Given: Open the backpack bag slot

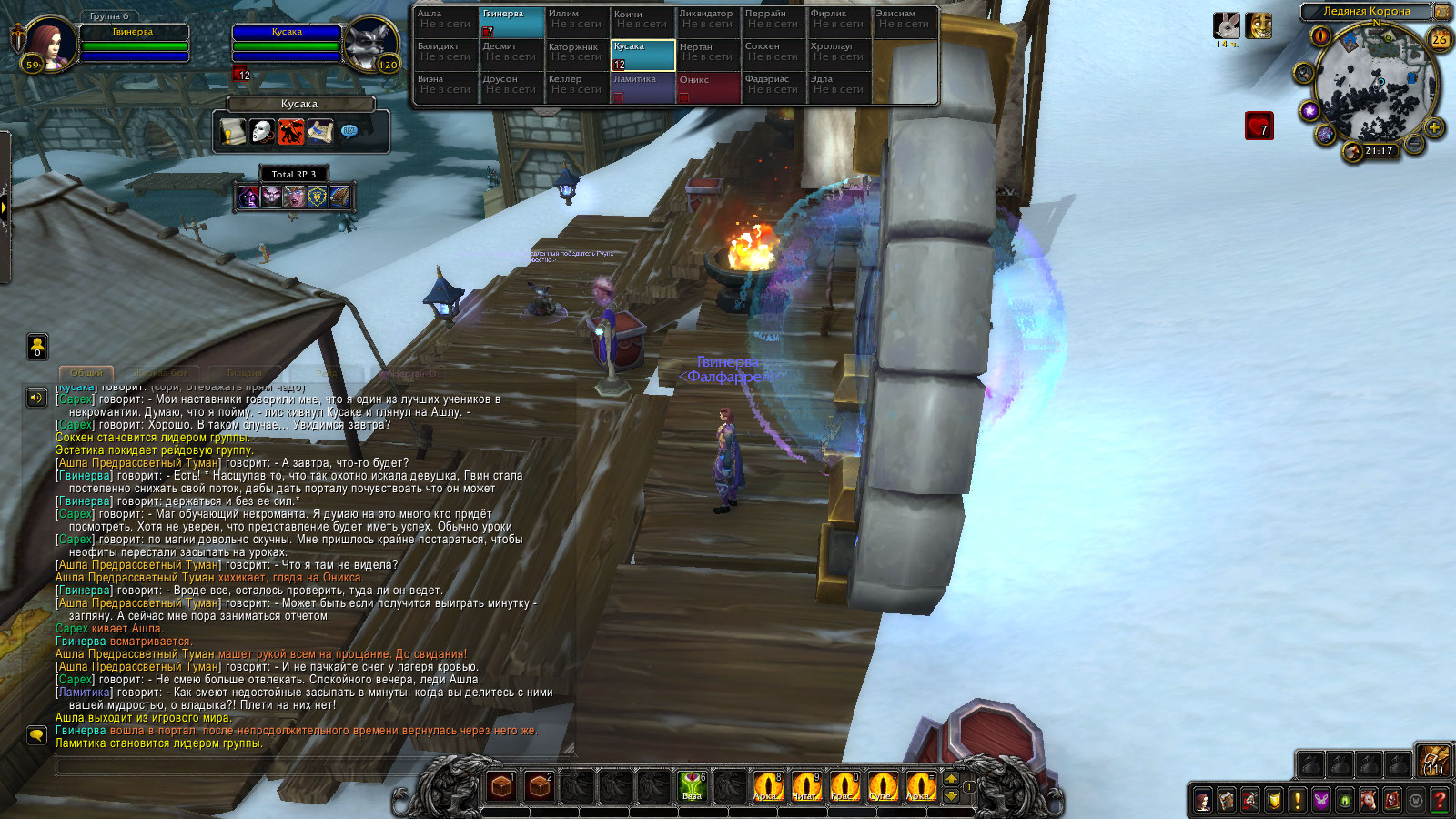Looking at the screenshot, I should (x=1433, y=762).
